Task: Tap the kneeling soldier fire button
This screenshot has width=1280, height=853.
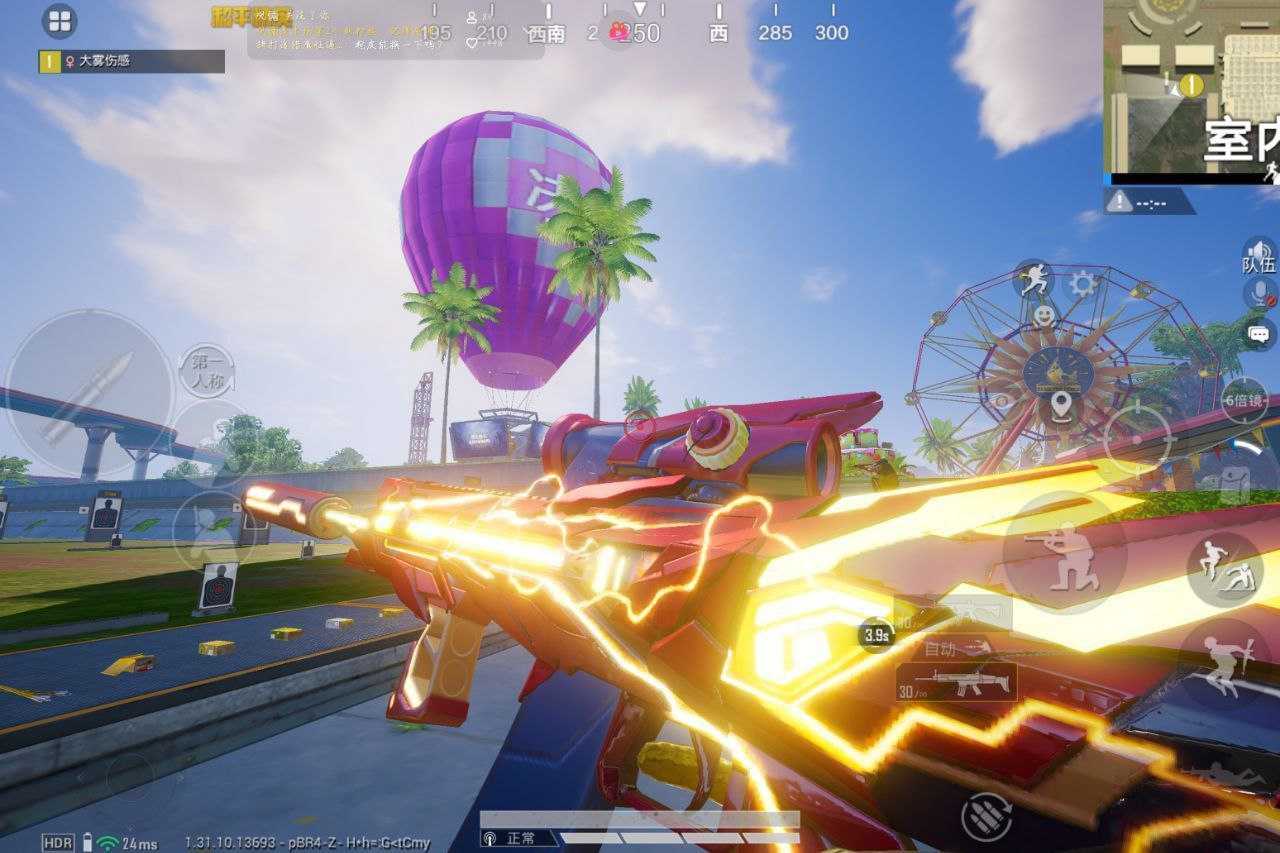Action: pyautogui.click(x=1065, y=552)
